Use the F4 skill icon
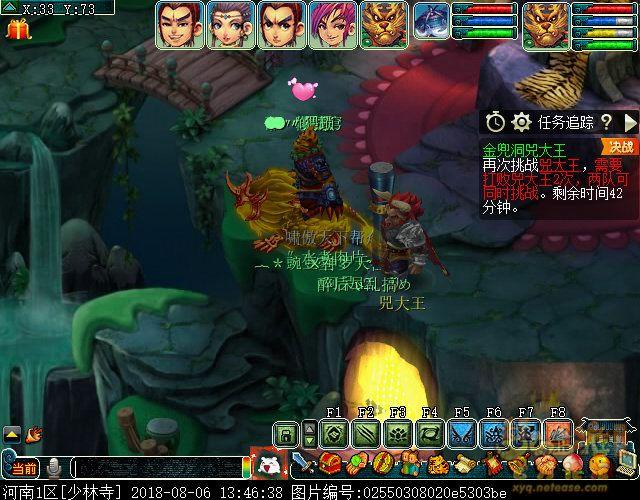 (430, 433)
